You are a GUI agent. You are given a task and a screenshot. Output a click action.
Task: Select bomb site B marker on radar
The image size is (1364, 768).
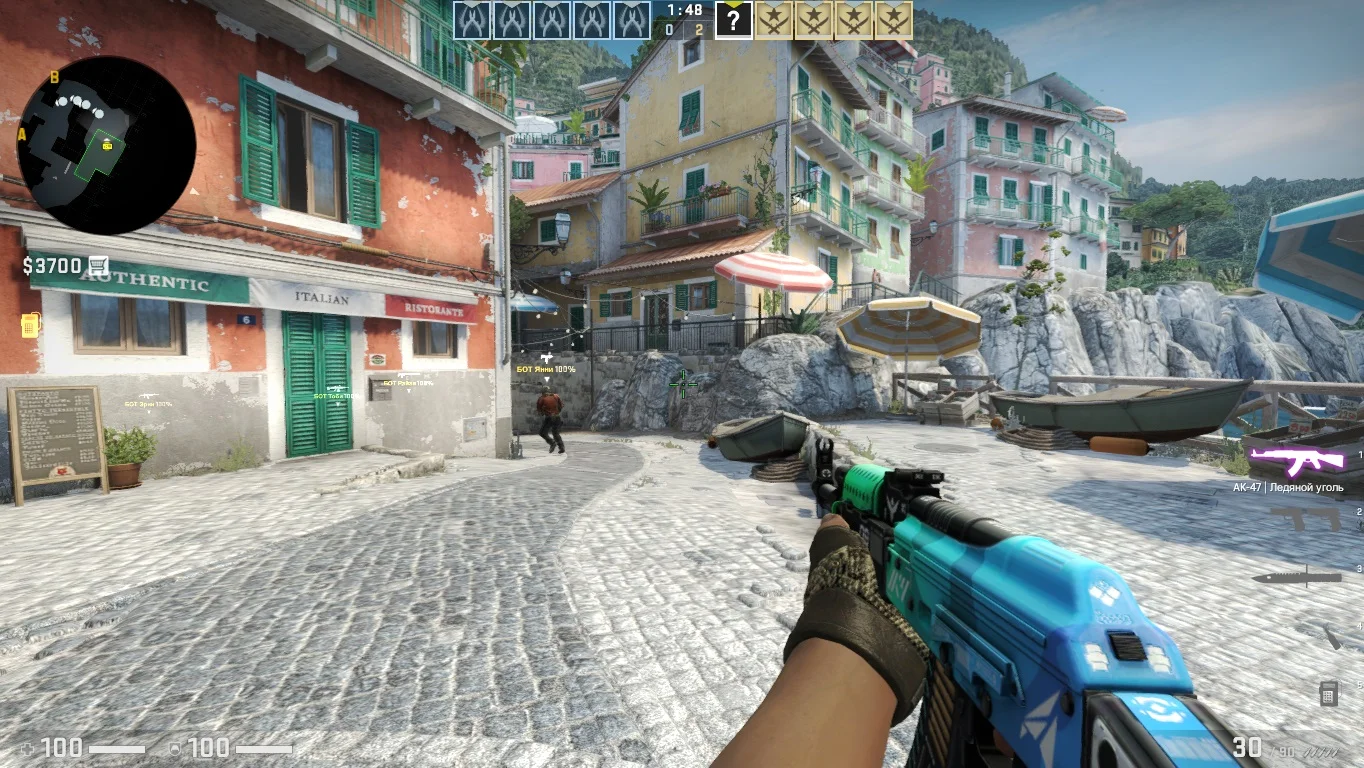54,77
